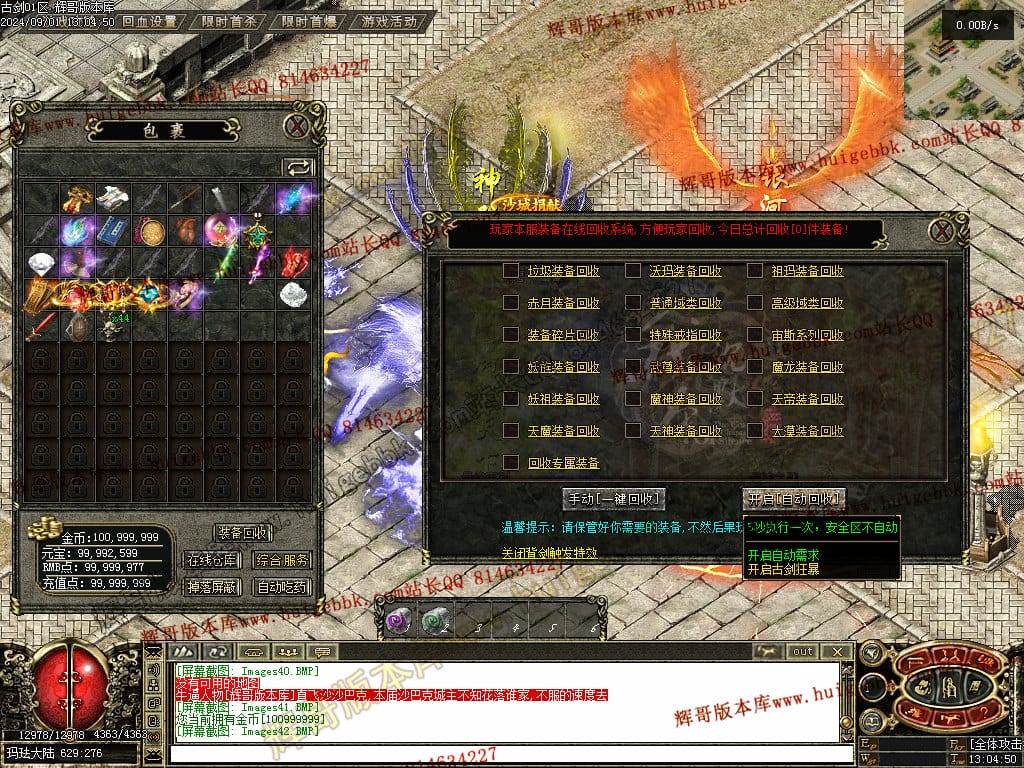Tick the 垃圾装备回收 checkbox
The image size is (1024, 768).
(511, 271)
